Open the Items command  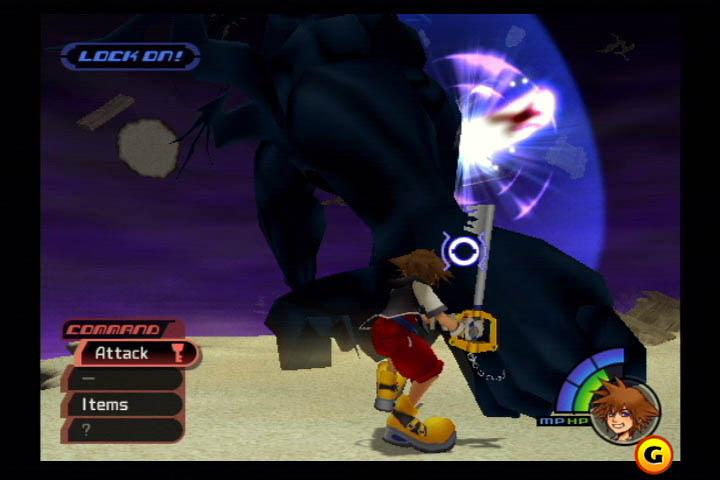(x=120, y=404)
